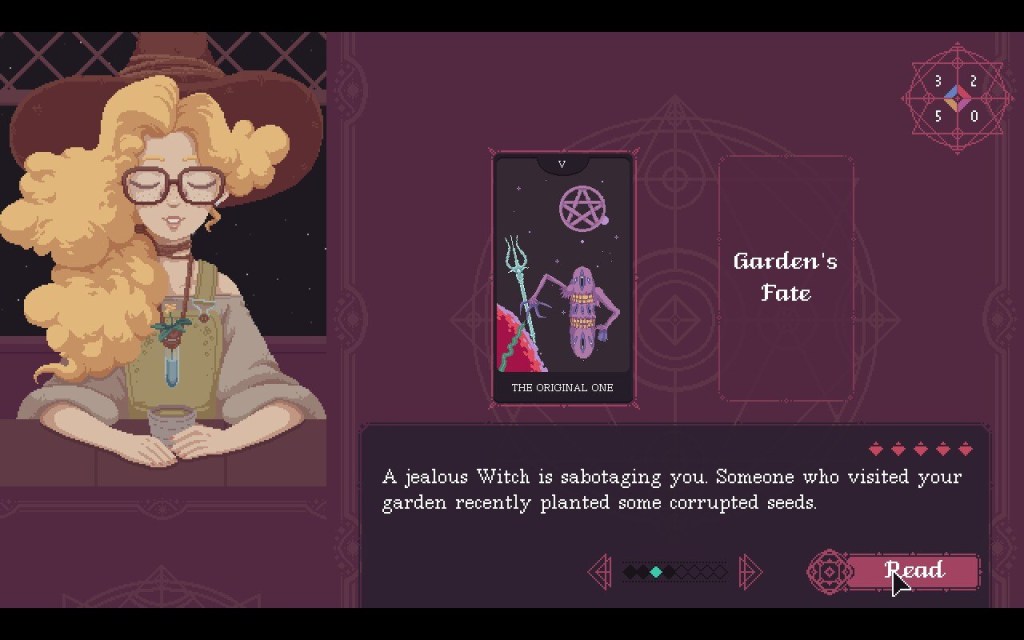
Task: Choose the Garden's Fate card slot
Action: 785,278
